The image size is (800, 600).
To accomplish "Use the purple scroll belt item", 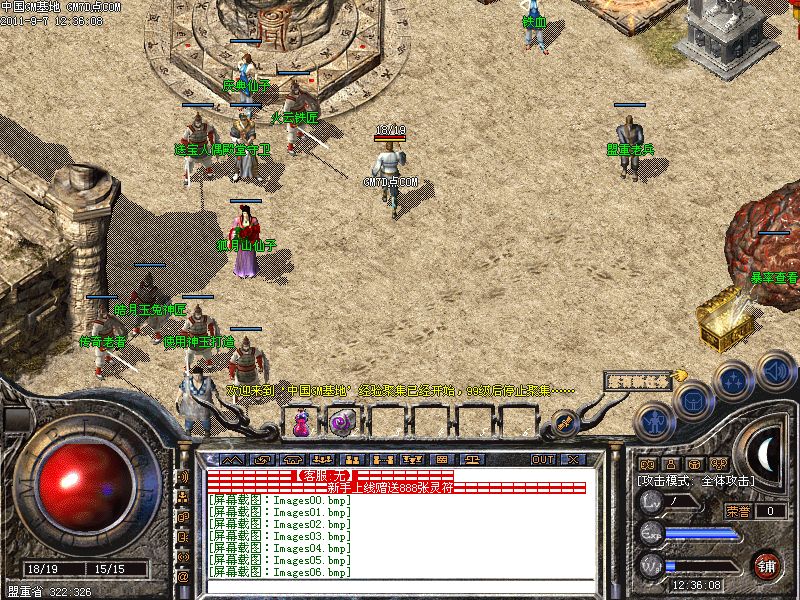I will pos(338,423).
